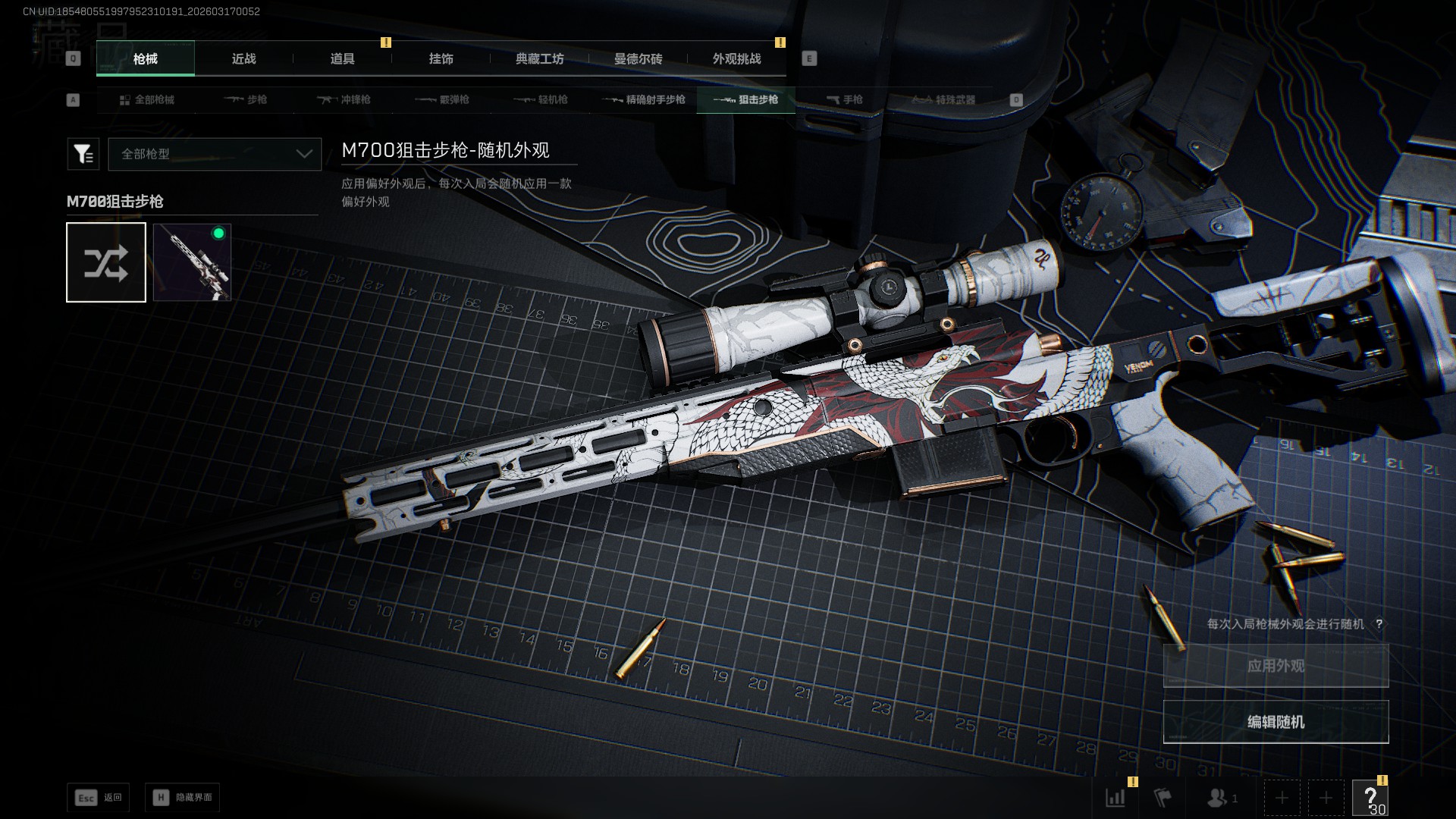This screenshot has width=1456, height=819.
Task: Select the random shuffle skin tile
Action: pos(106,262)
